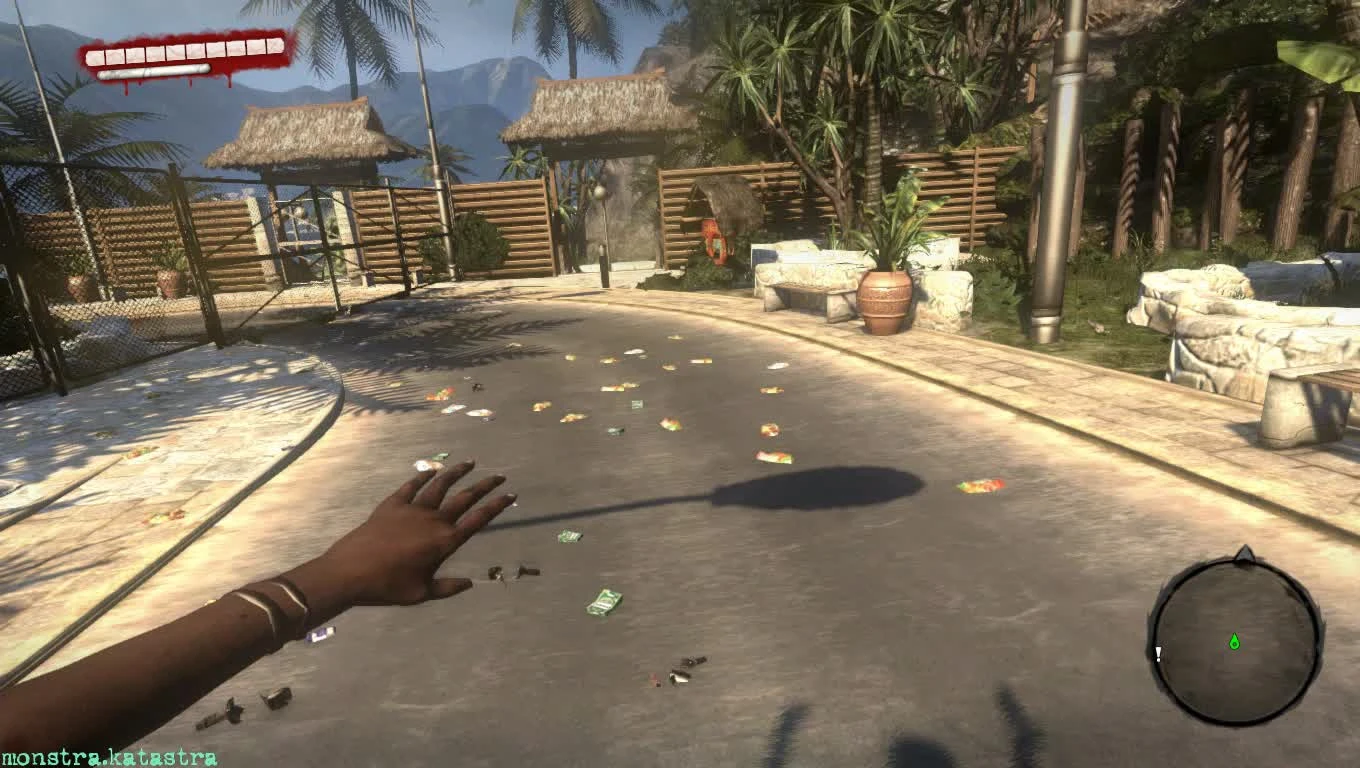Select the monstra.katastra watermark text

pos(110,757)
